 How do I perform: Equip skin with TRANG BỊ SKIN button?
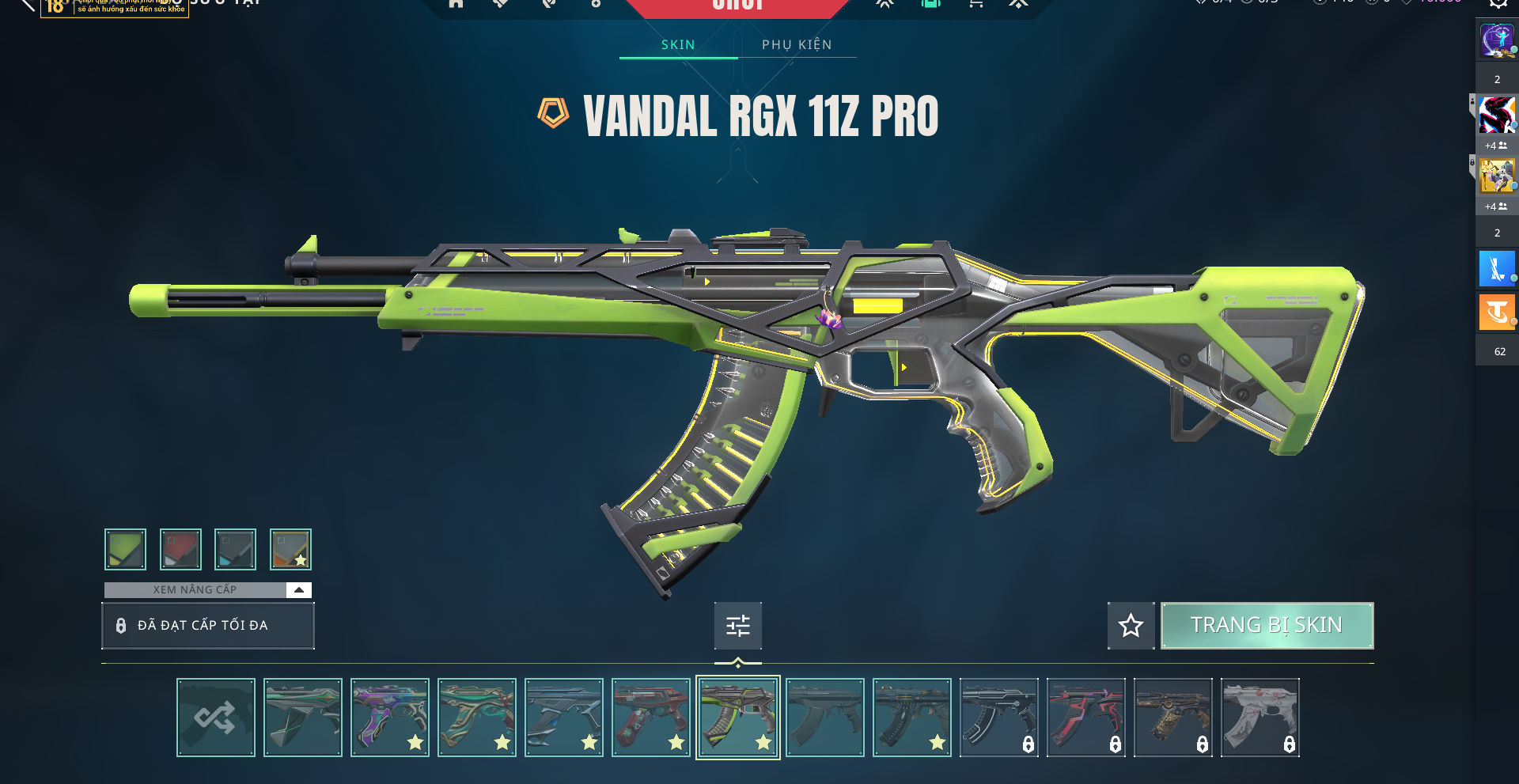coord(1267,626)
